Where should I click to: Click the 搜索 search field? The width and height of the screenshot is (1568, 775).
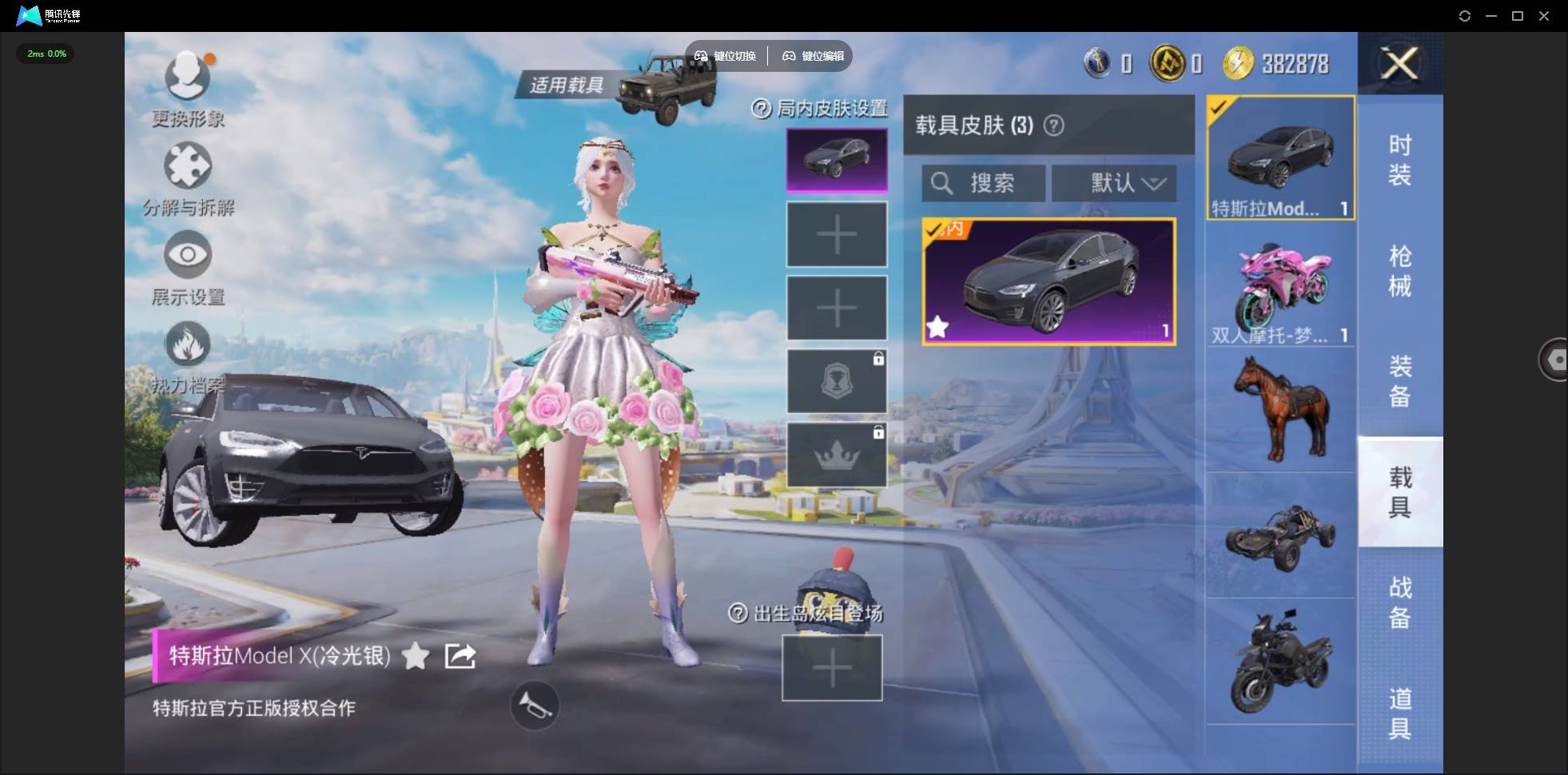pyautogui.click(x=984, y=184)
